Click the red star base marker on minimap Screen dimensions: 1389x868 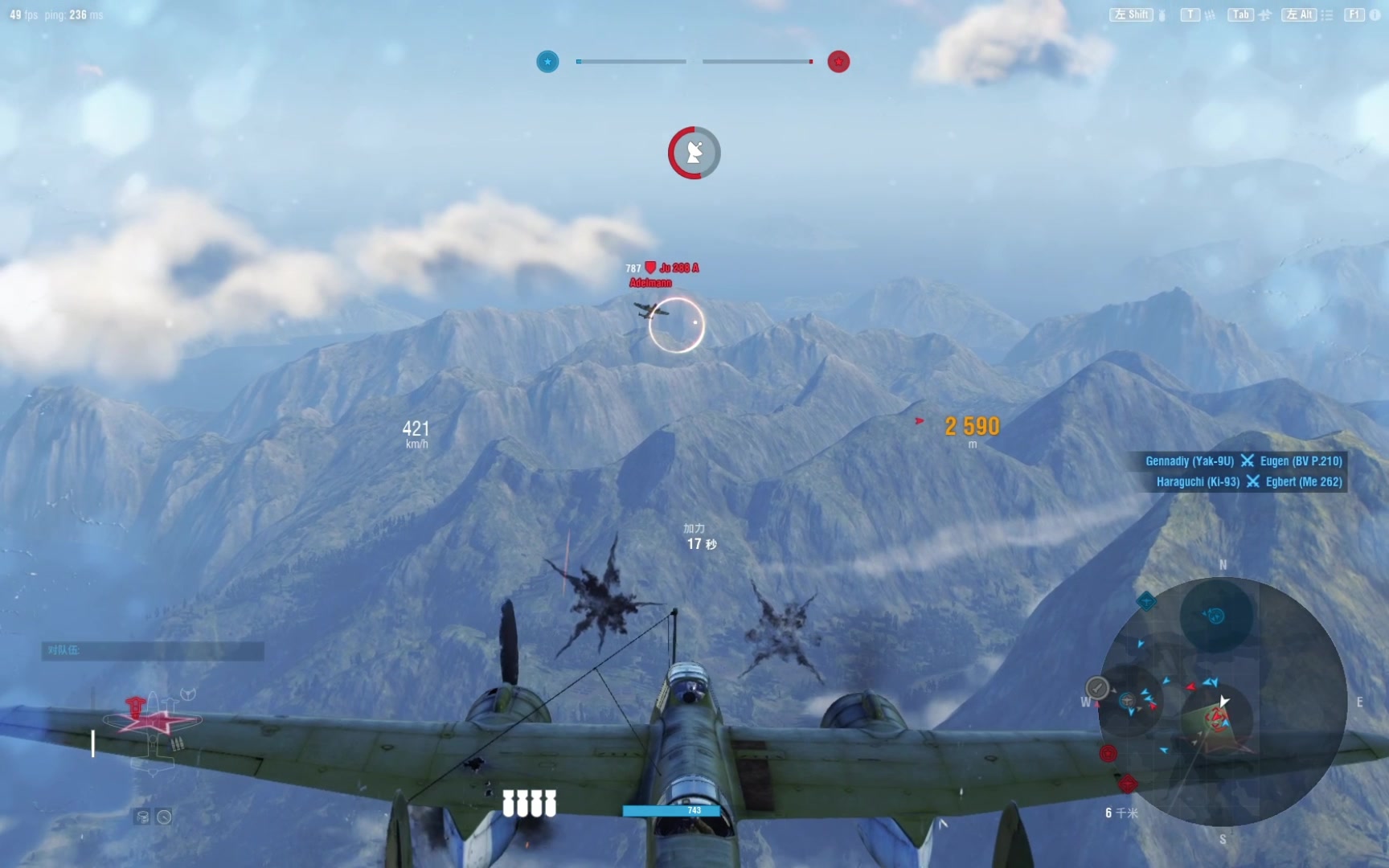click(x=1108, y=753)
